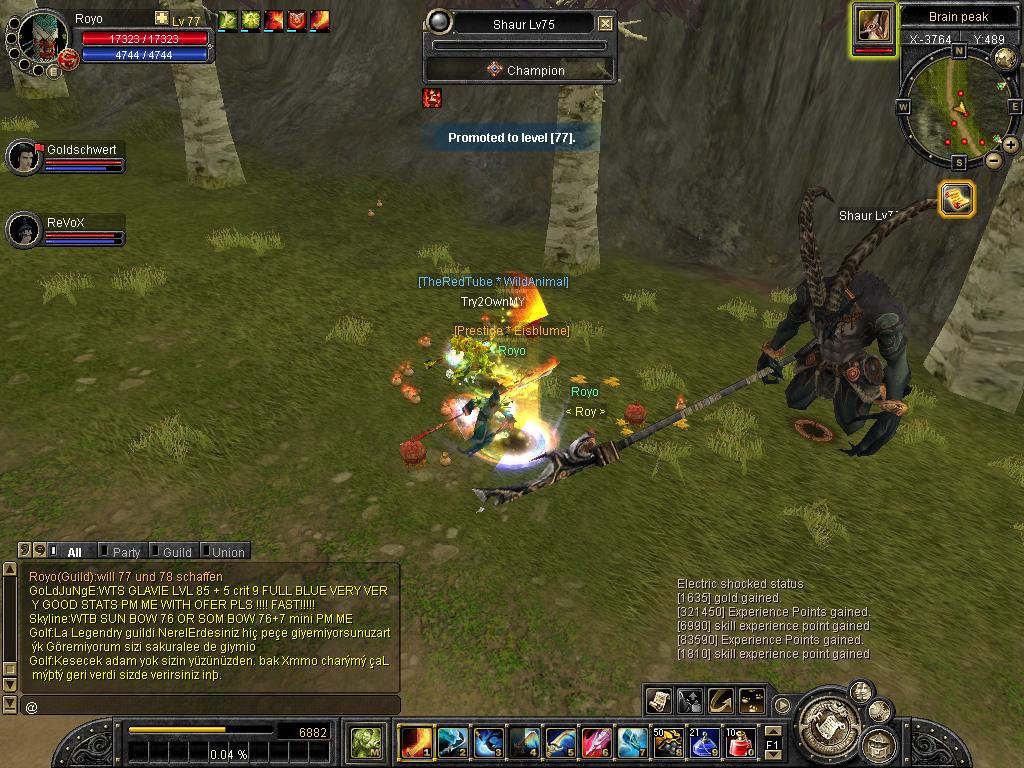
Task: Switch chat to the Party tab
Action: coord(126,552)
